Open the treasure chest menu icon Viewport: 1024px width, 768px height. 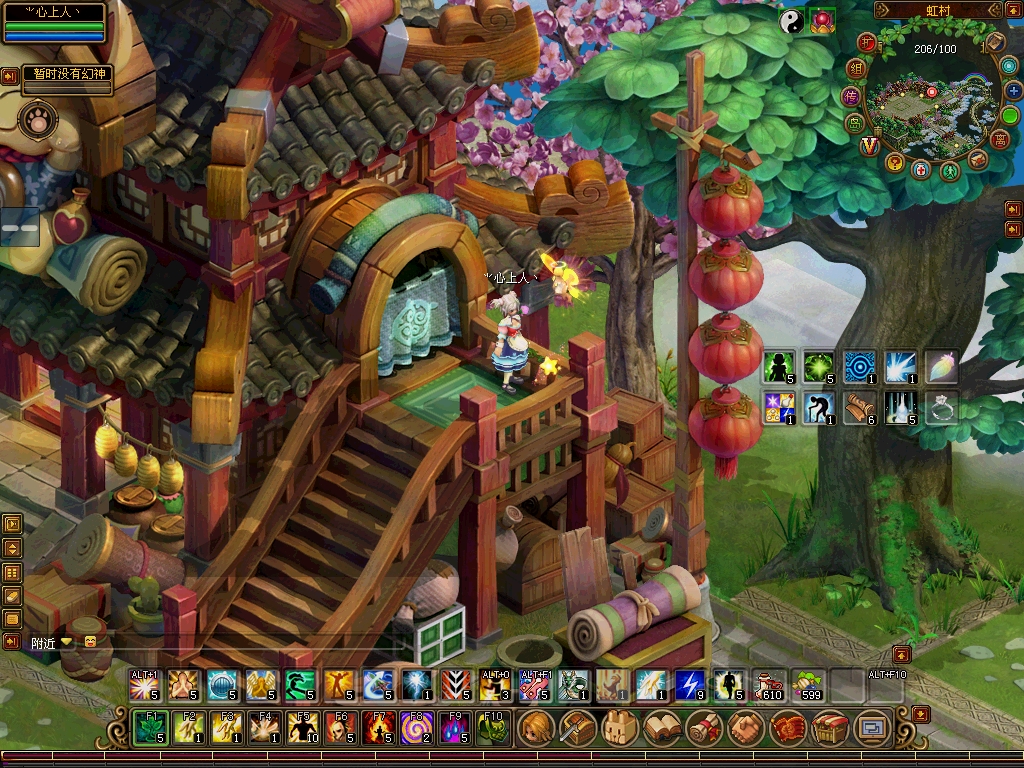[830, 728]
